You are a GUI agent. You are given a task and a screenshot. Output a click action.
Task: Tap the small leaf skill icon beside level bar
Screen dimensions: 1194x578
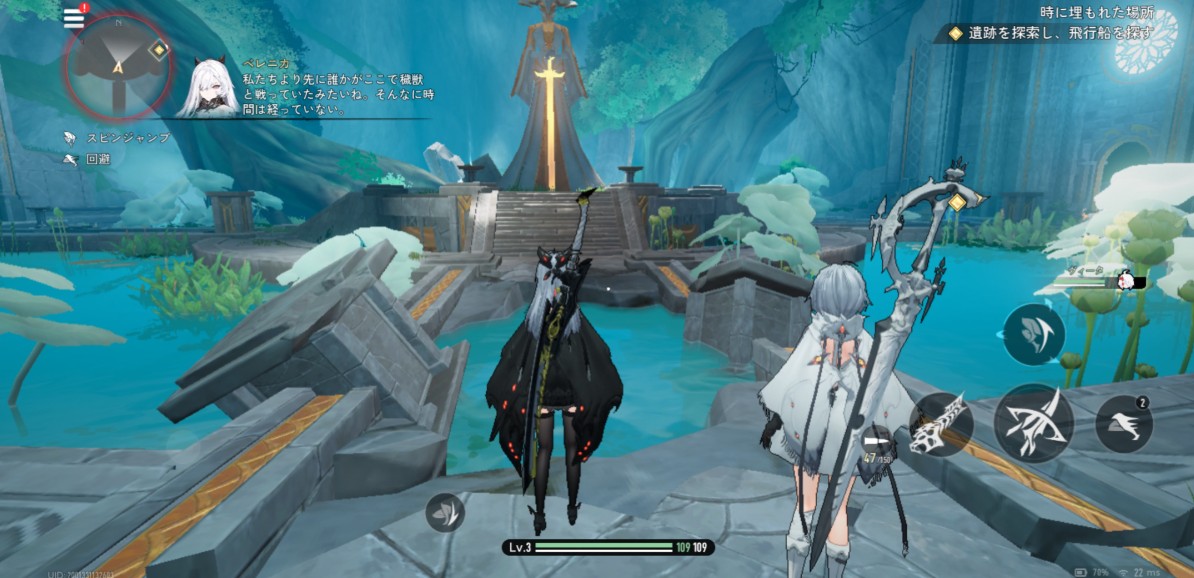coord(444,512)
